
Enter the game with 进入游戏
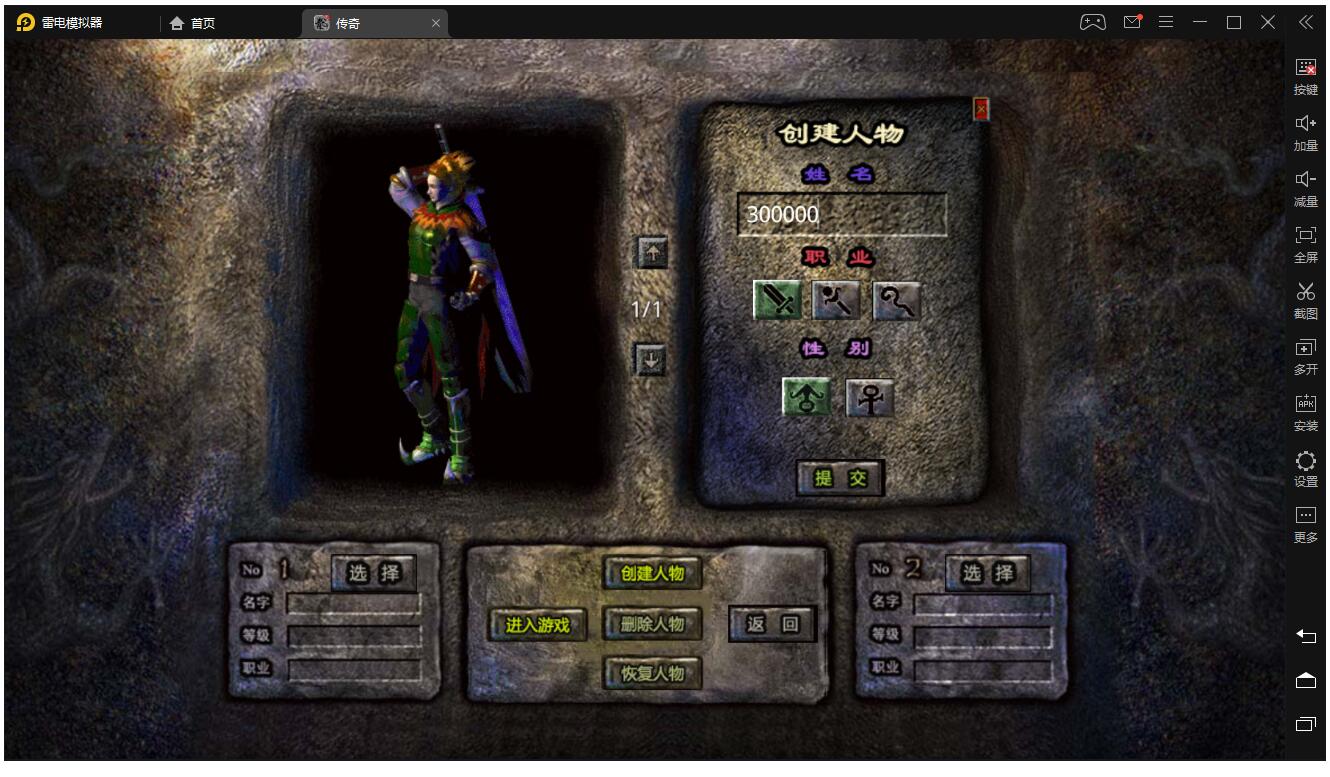(537, 625)
